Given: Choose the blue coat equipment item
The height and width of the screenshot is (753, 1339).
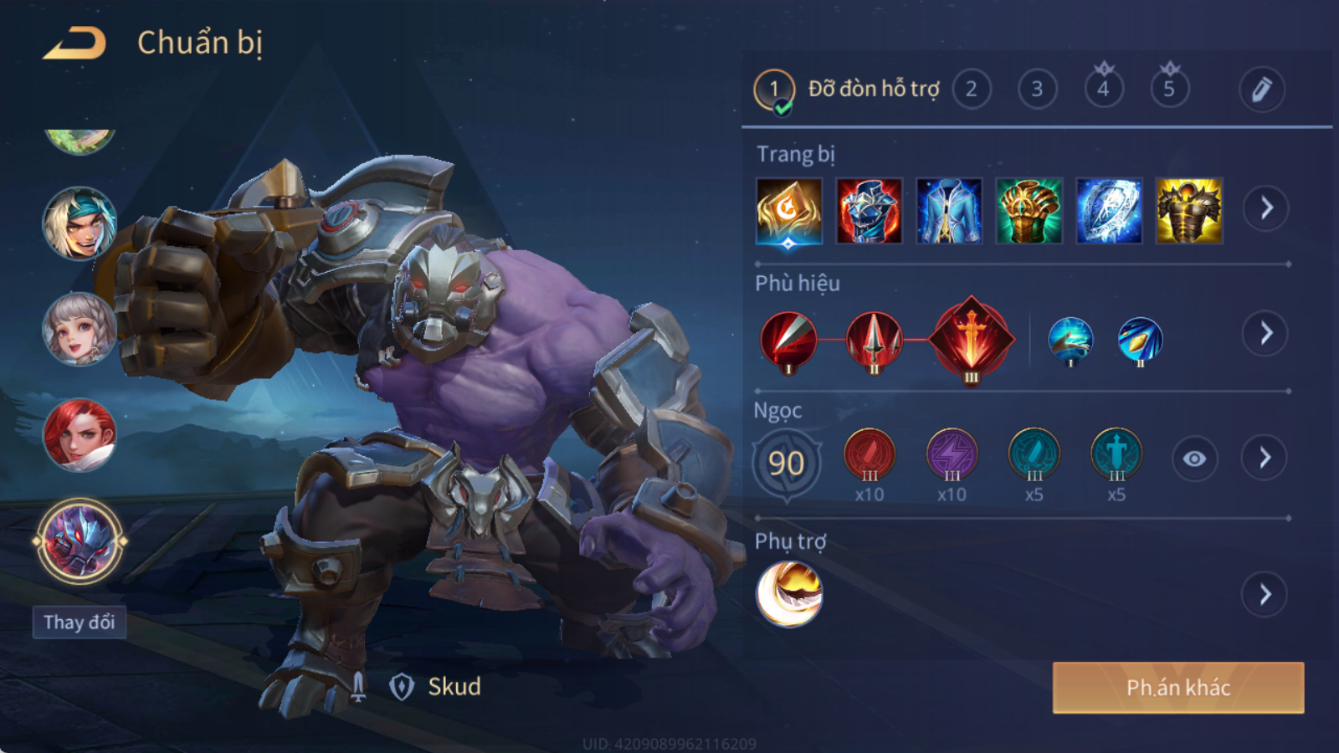Looking at the screenshot, I should click(x=949, y=211).
